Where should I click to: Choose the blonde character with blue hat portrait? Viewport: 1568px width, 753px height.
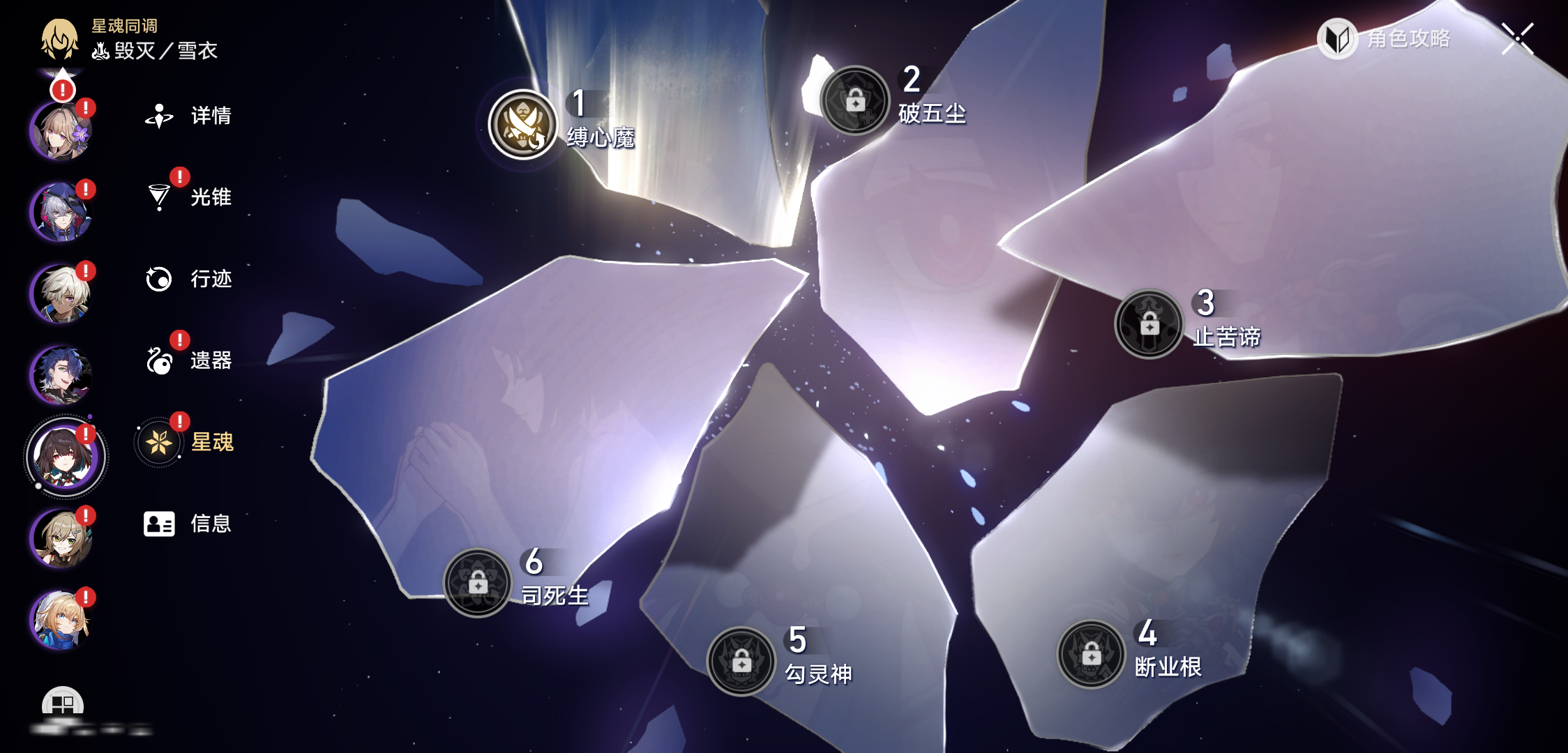(61, 620)
